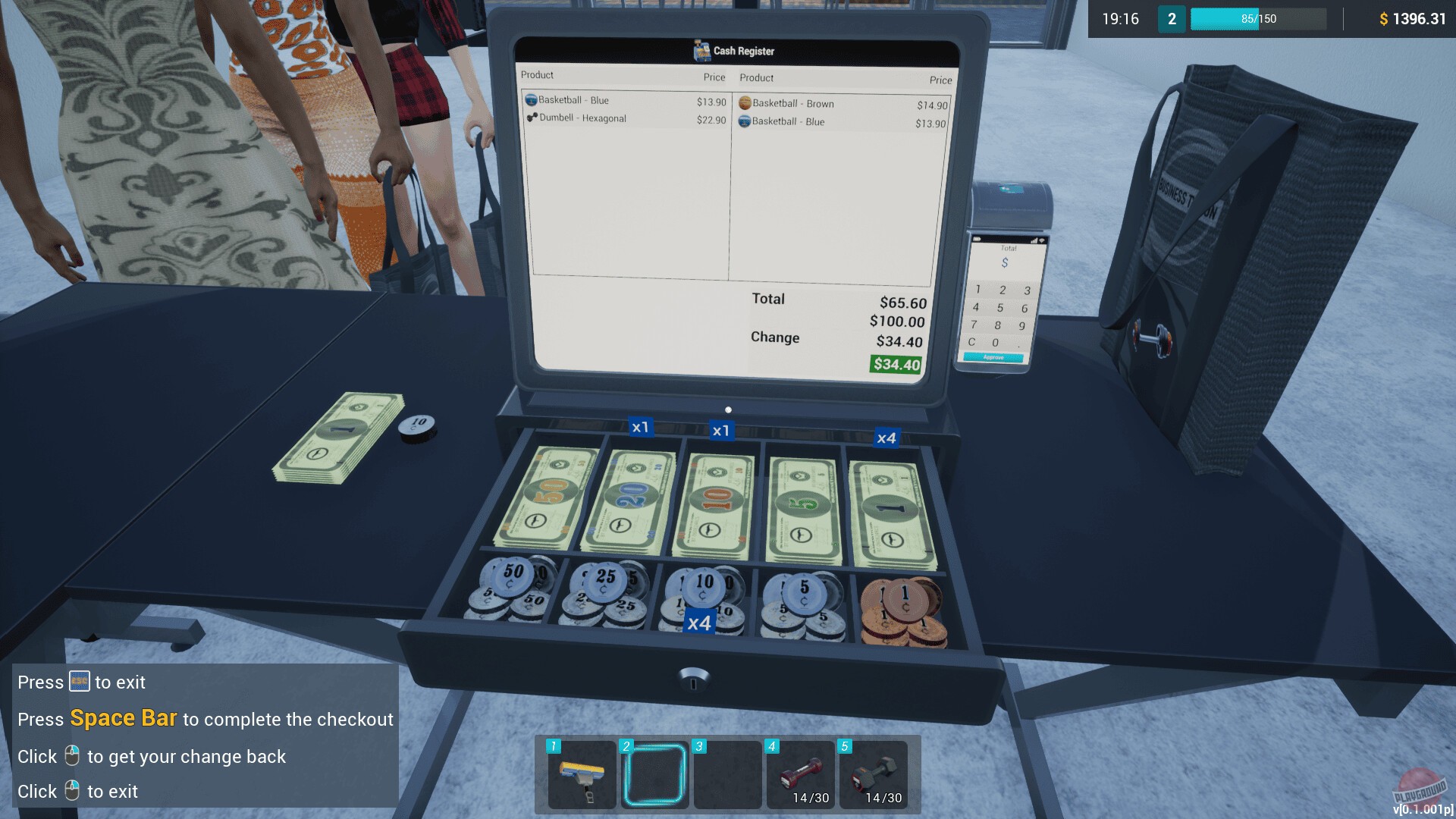Select the black dumbbell in hotbar slot 5
This screenshot has height=819, width=1456.
[x=877, y=775]
